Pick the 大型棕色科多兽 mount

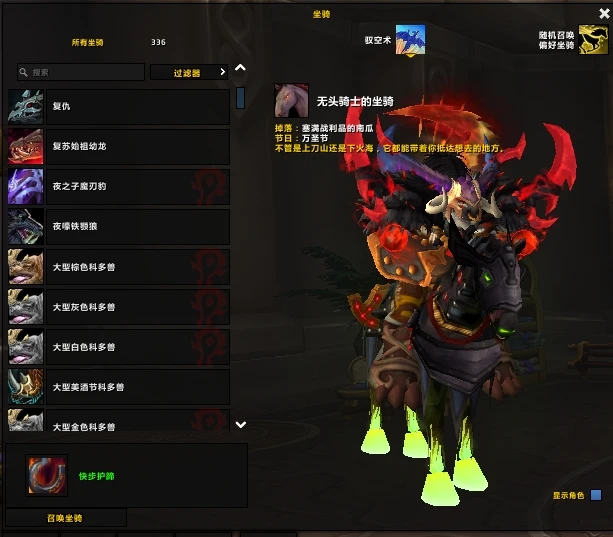coord(118,267)
